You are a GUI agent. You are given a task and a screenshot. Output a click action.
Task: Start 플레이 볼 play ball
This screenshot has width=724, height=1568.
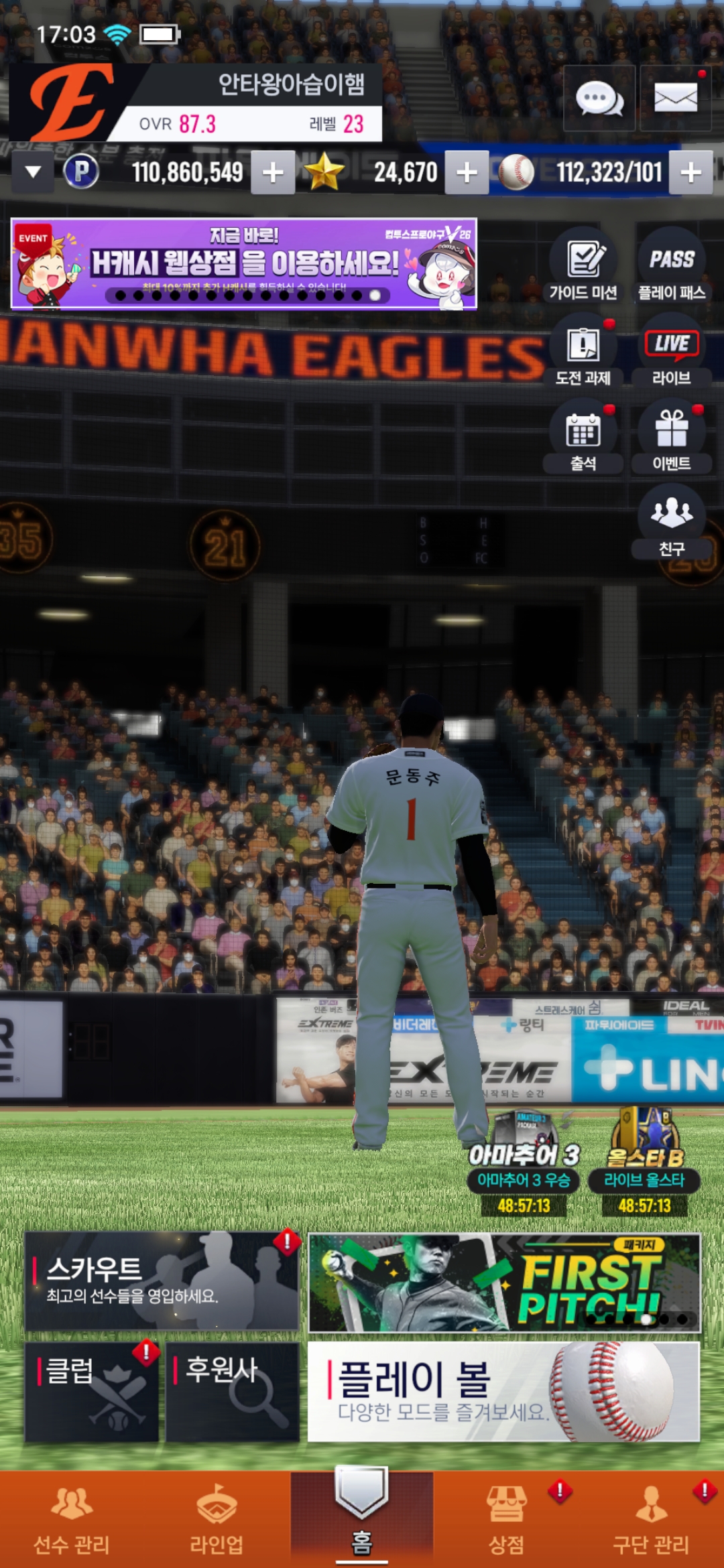click(x=503, y=1392)
